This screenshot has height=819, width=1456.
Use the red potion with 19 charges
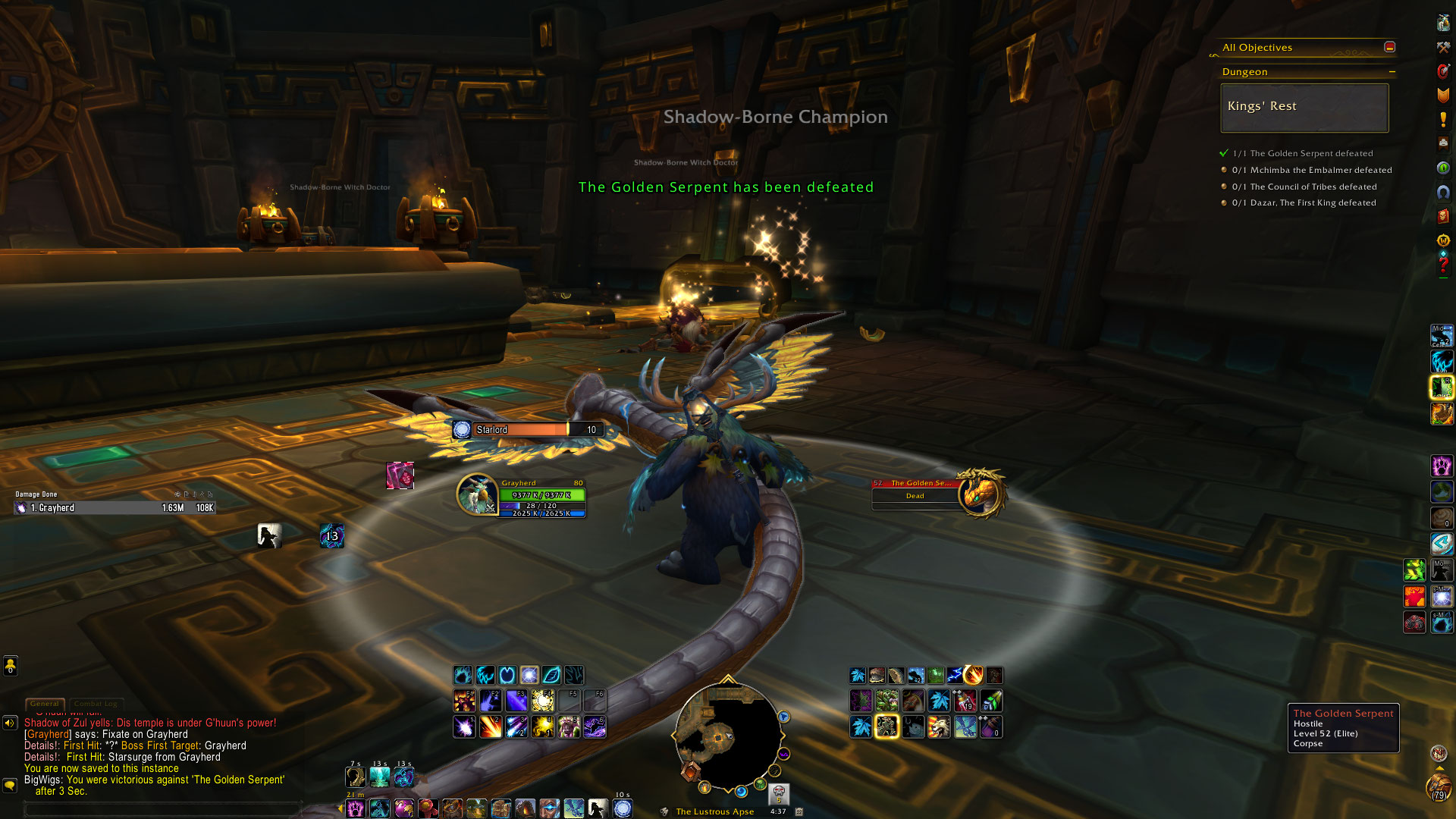pos(965,701)
